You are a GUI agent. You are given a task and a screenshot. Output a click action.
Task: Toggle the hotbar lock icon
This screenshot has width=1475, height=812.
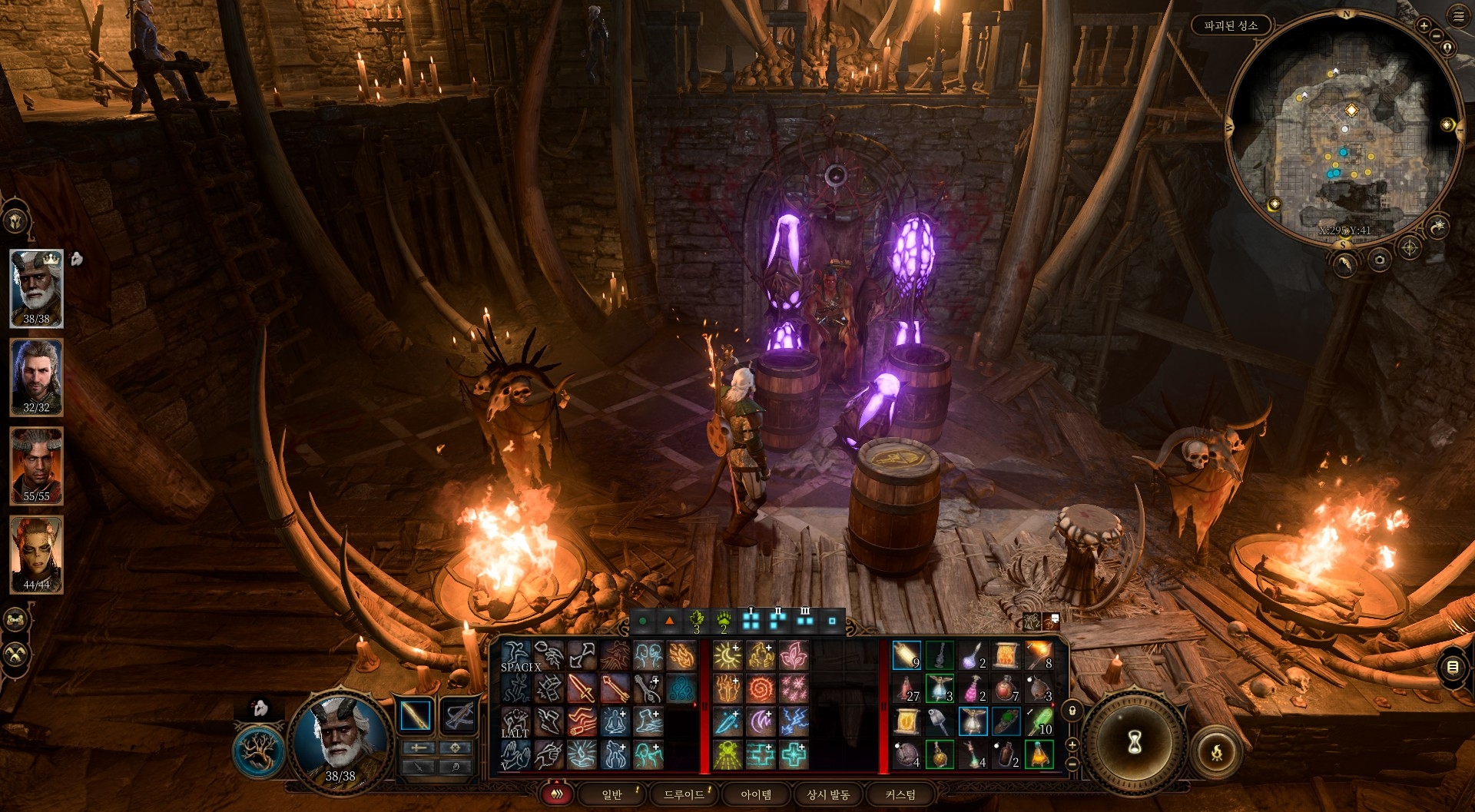(x=1072, y=711)
